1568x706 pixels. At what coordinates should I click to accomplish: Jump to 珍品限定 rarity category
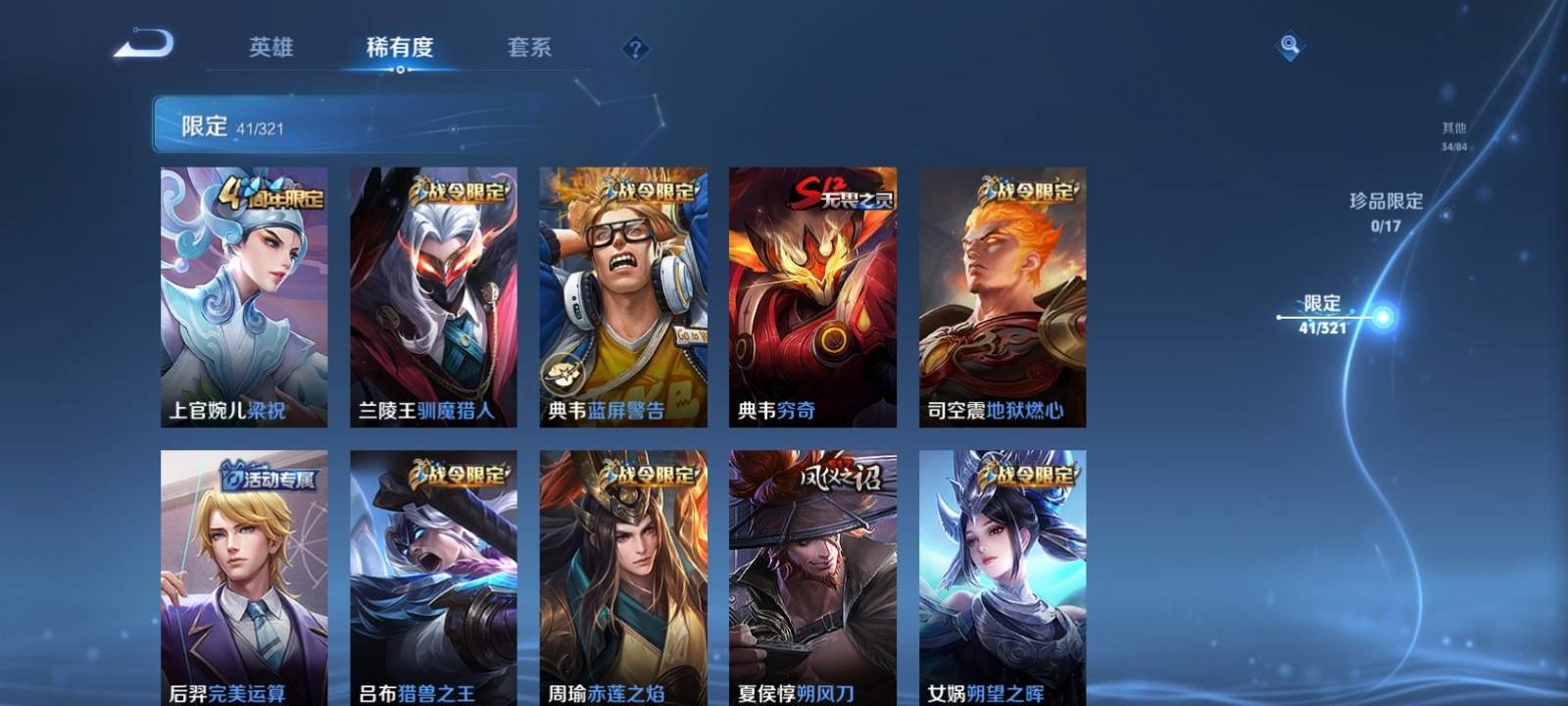click(1386, 210)
